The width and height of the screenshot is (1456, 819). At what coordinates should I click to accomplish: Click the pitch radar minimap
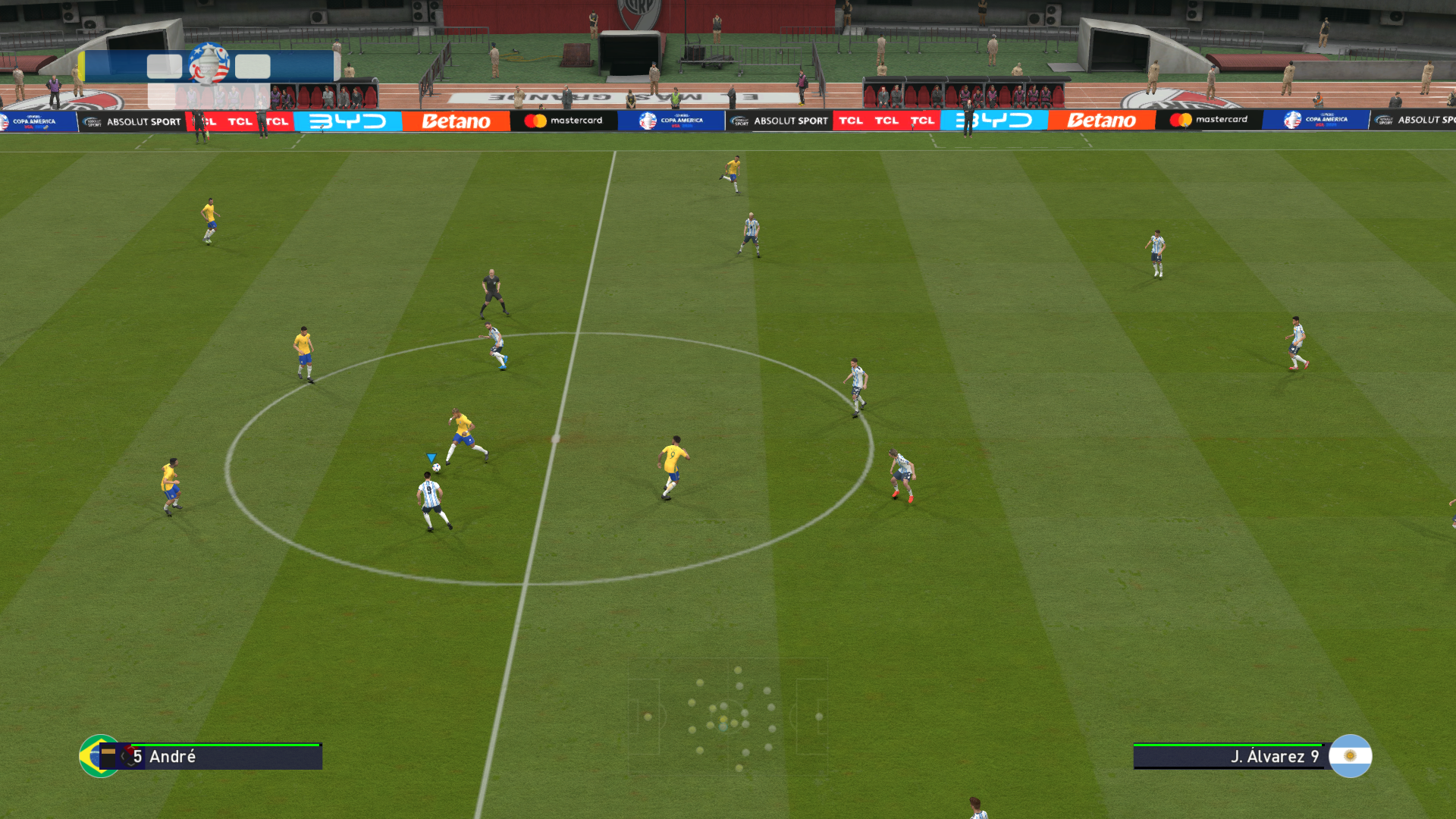727,717
